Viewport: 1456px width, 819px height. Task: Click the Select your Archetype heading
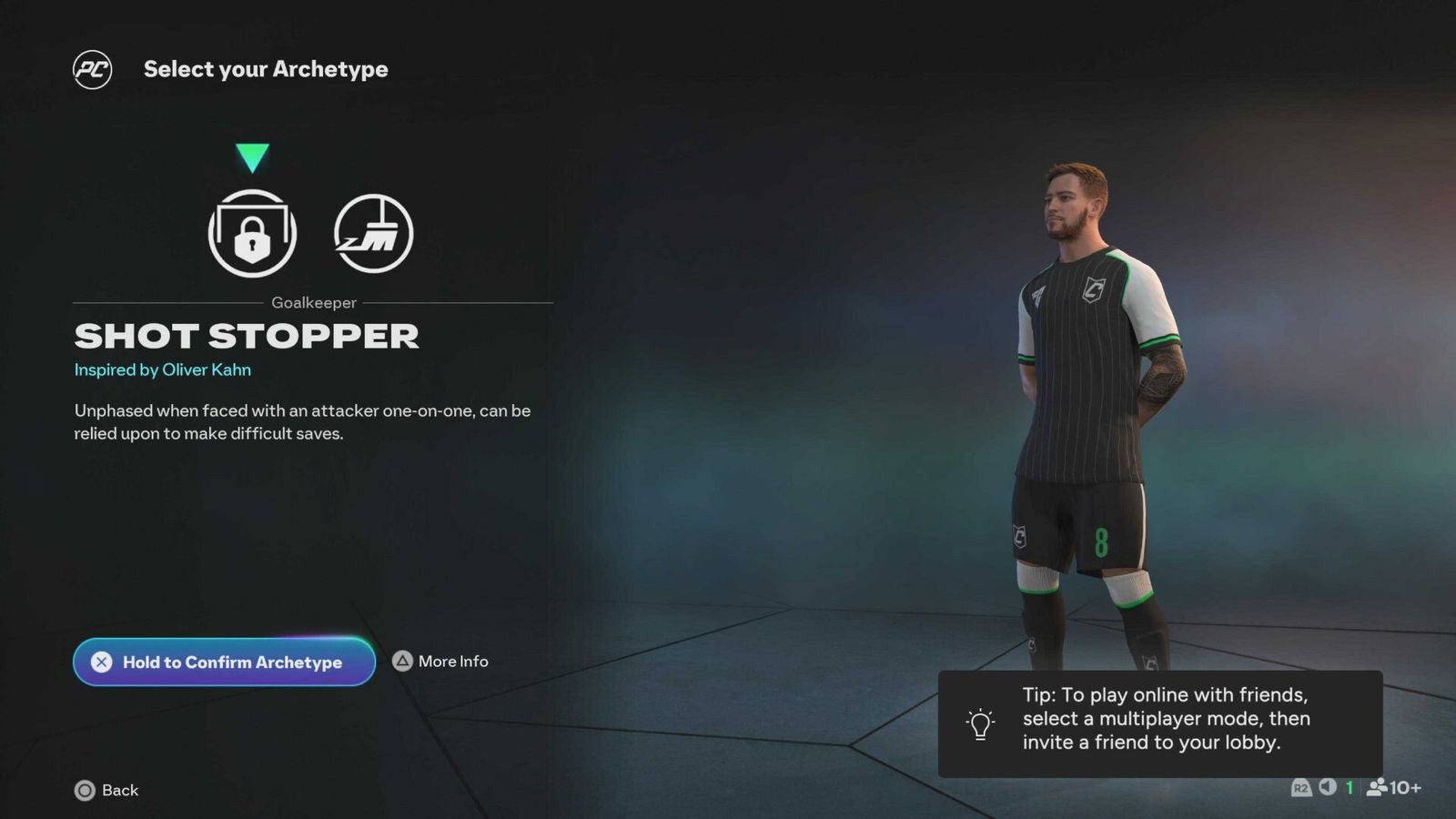(x=267, y=69)
